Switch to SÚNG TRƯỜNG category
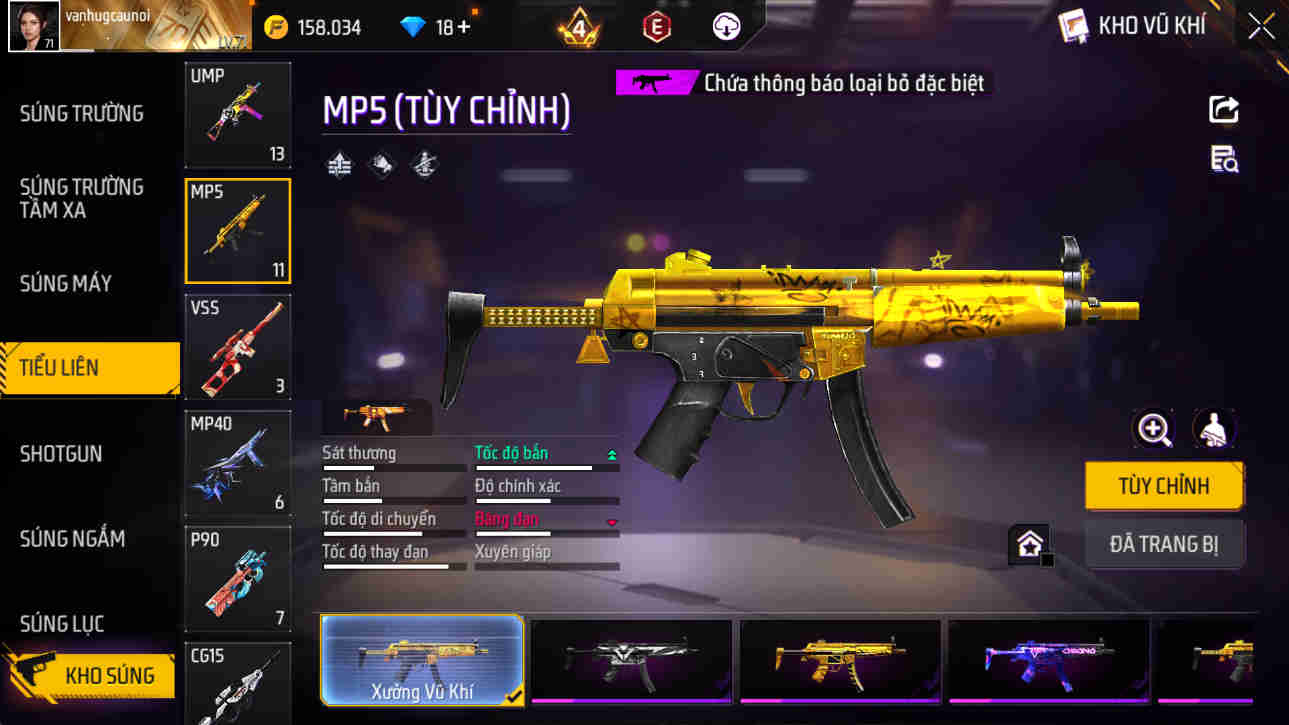 pyautogui.click(x=82, y=113)
